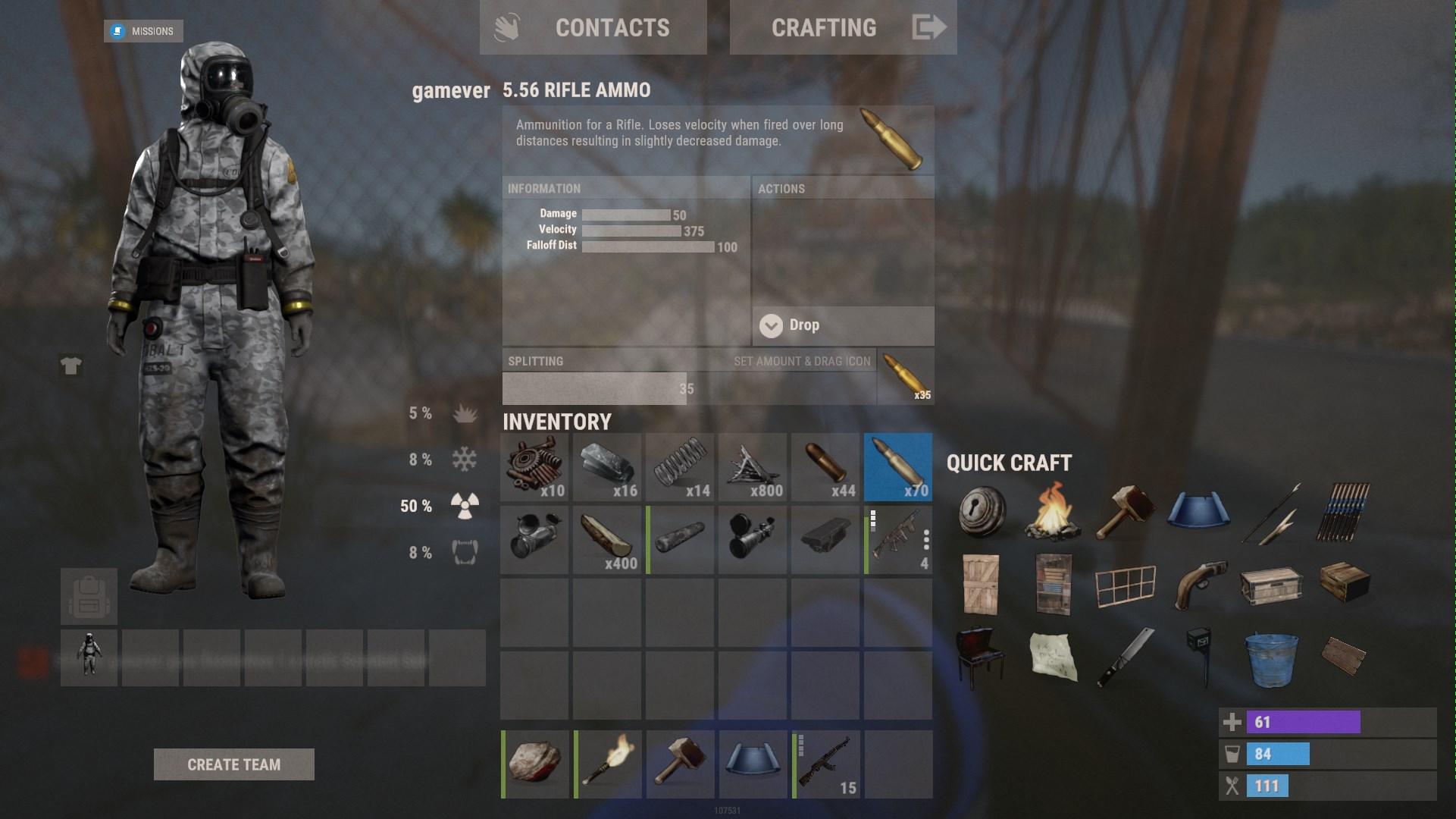The height and width of the screenshot is (819, 1456).
Task: Open the Contacts panel
Action: (593, 28)
